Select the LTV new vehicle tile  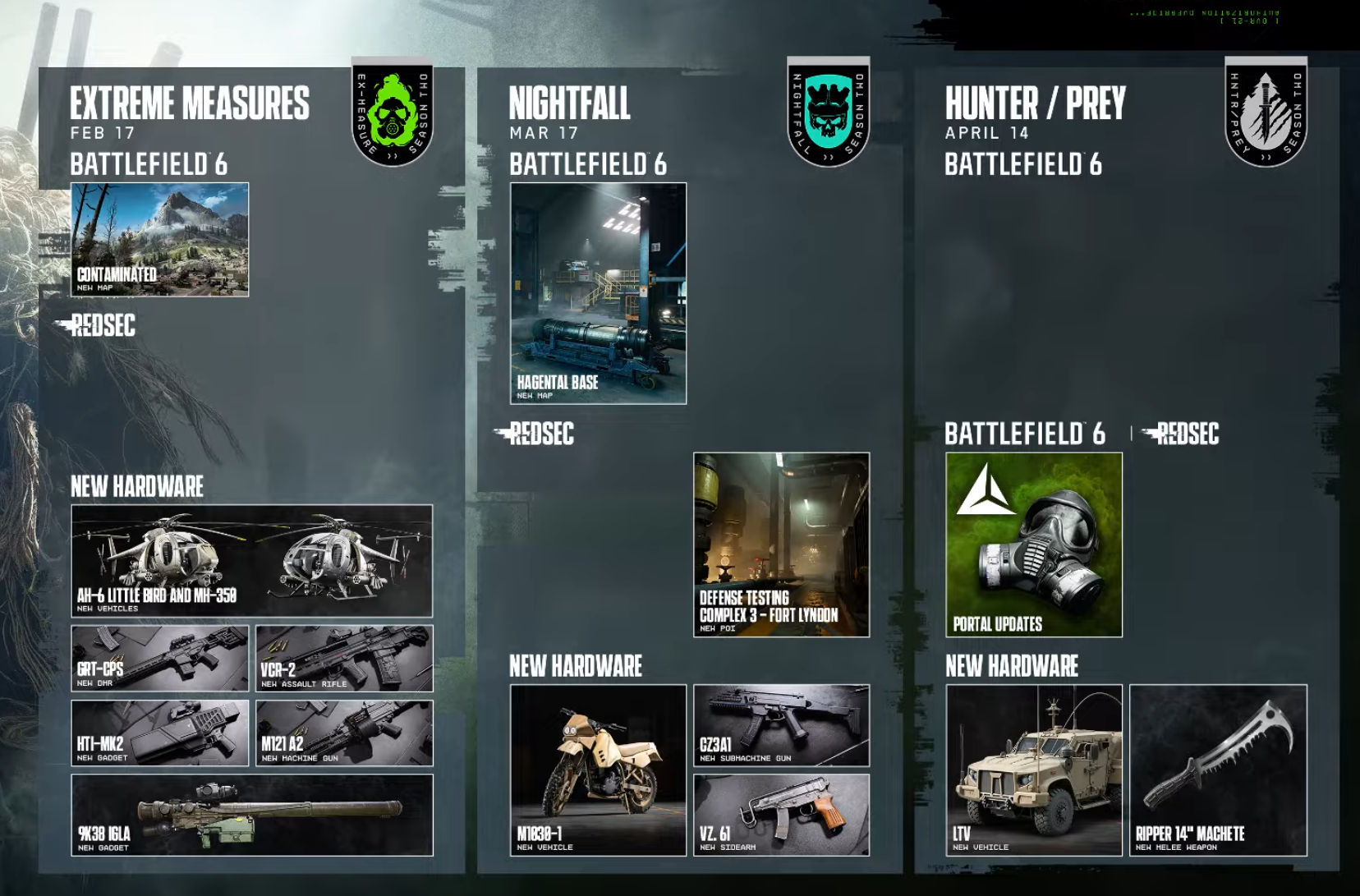point(1033,770)
